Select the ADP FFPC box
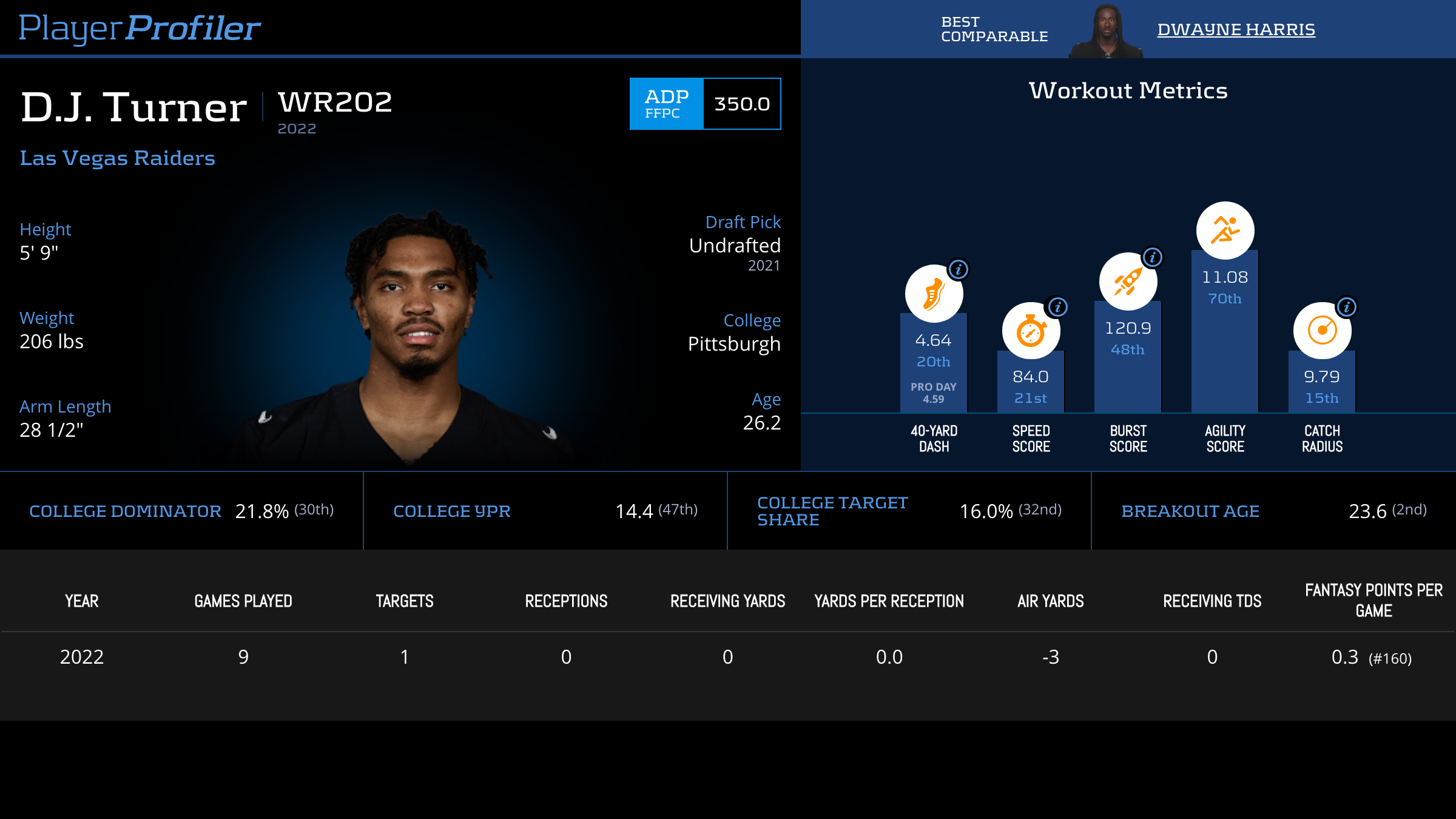 coord(705,104)
